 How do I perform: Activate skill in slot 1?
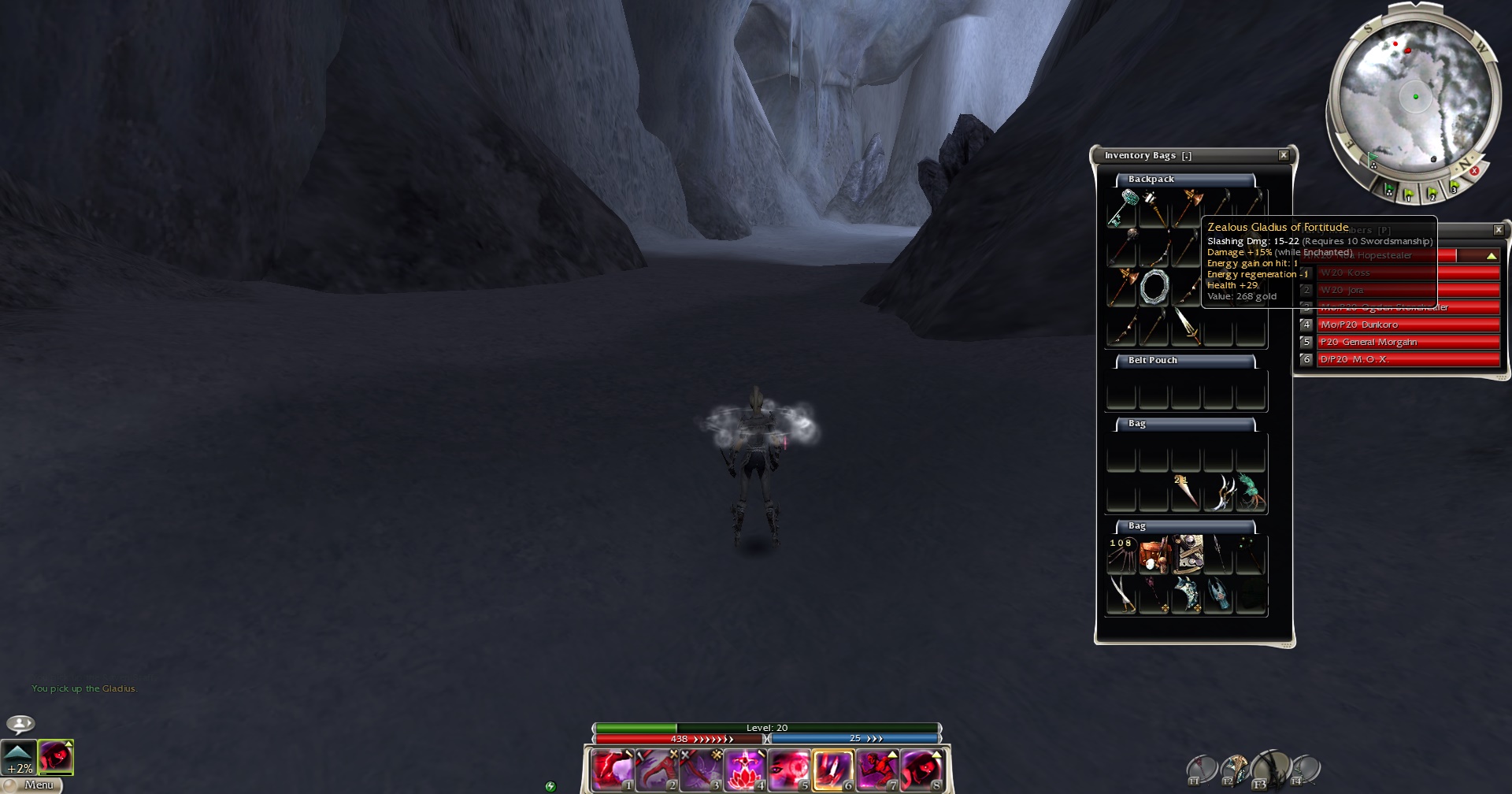[612, 770]
